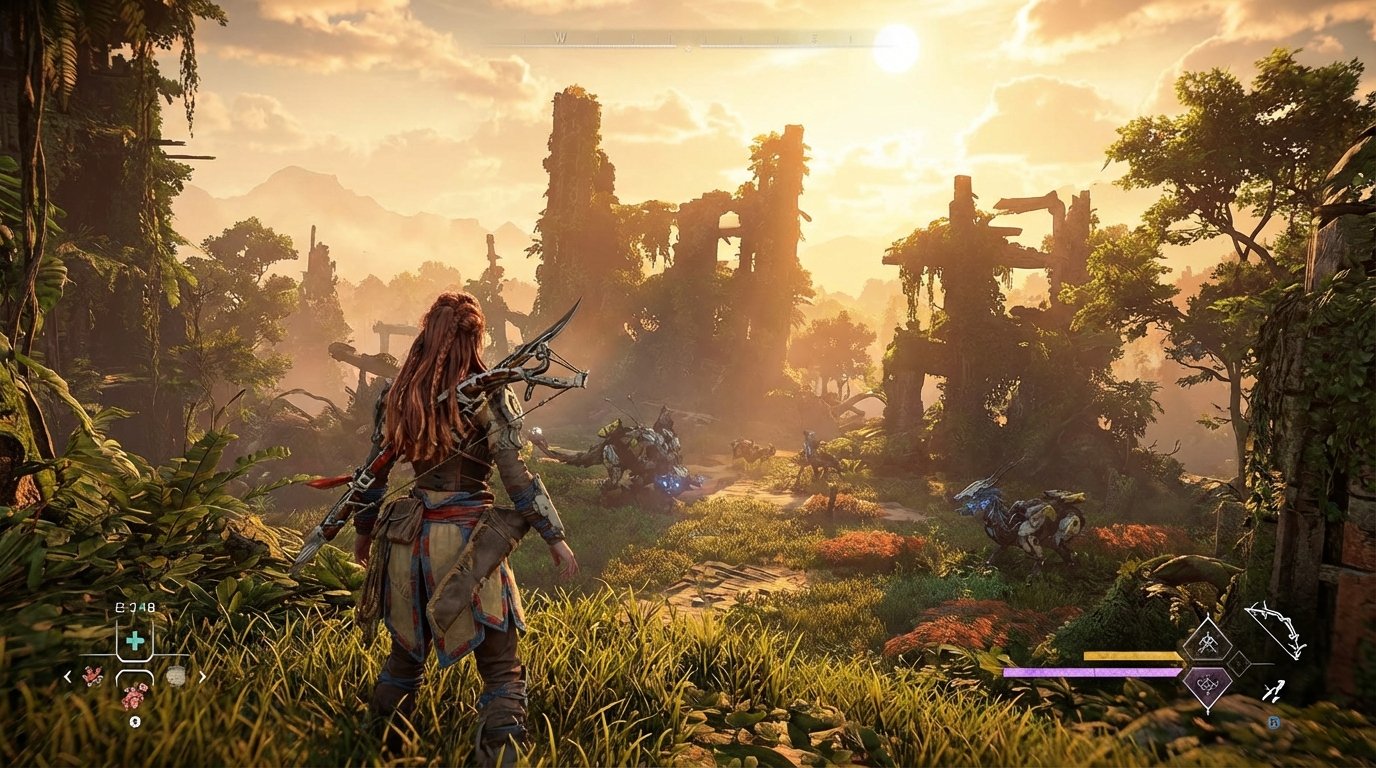Click the small pink berries icon
Screen dimensions: 1376x768
point(93,676)
